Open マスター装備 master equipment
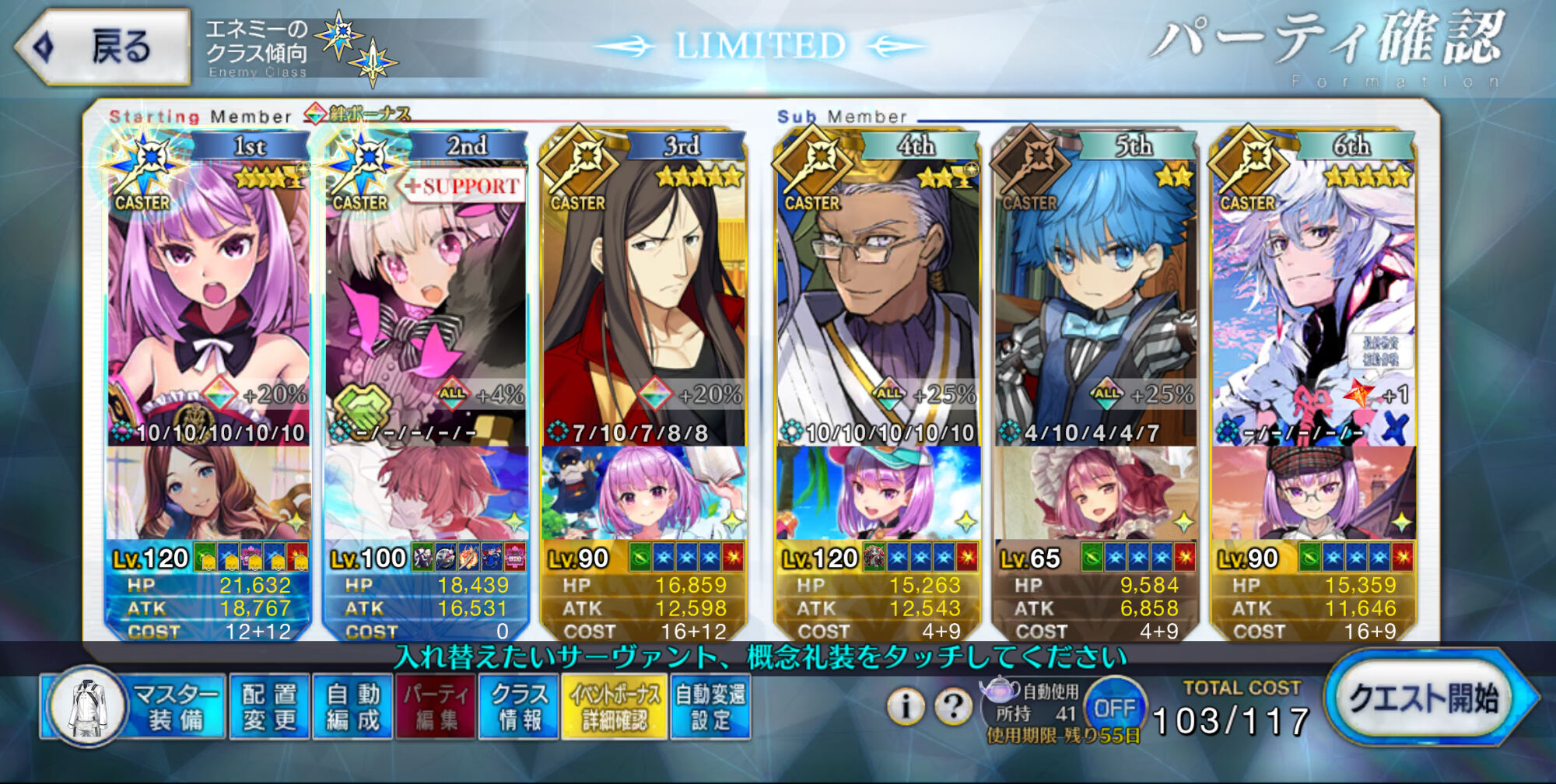Image resolution: width=1556 pixels, height=784 pixels. tap(132, 706)
